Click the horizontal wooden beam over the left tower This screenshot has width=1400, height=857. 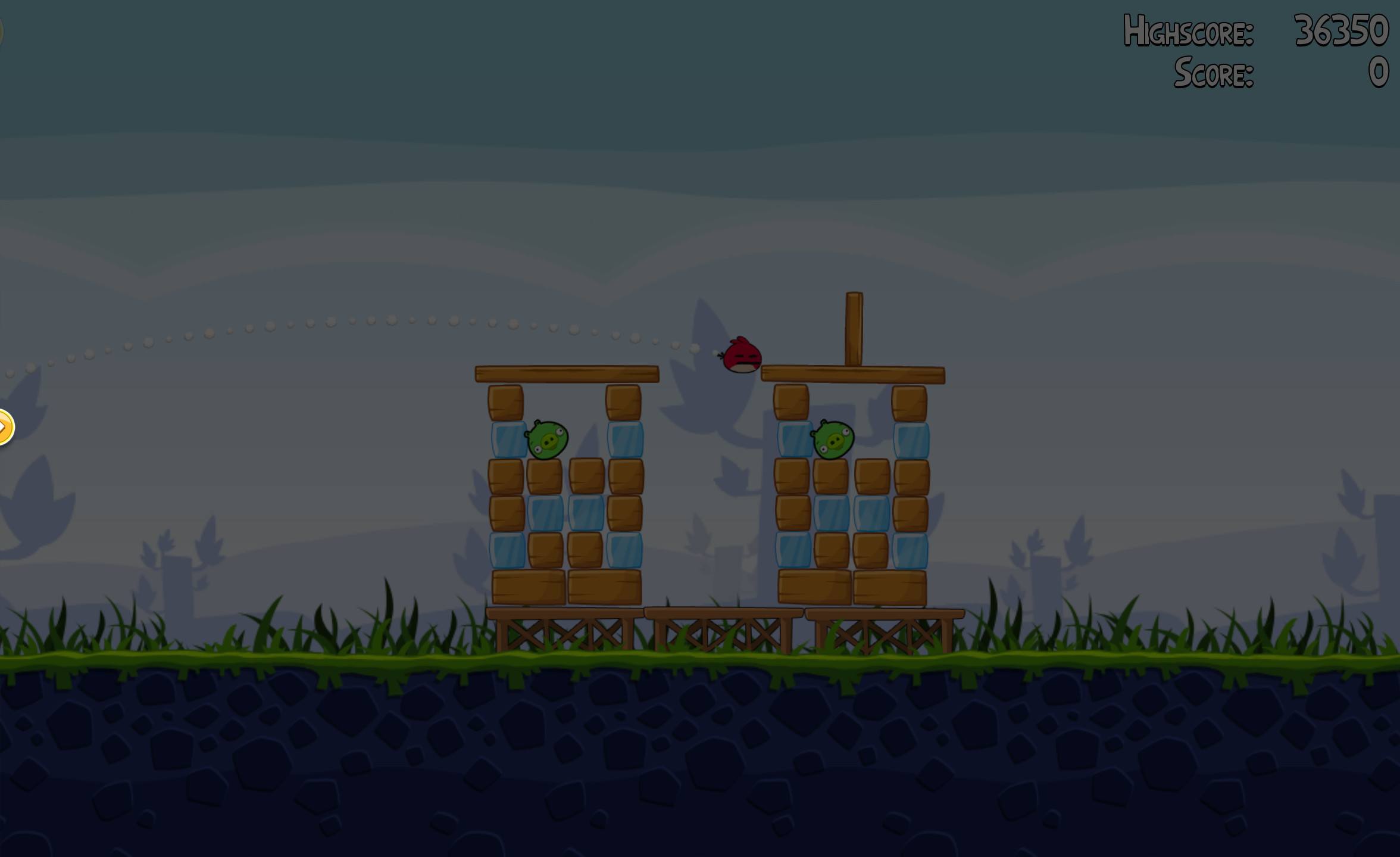point(565,374)
